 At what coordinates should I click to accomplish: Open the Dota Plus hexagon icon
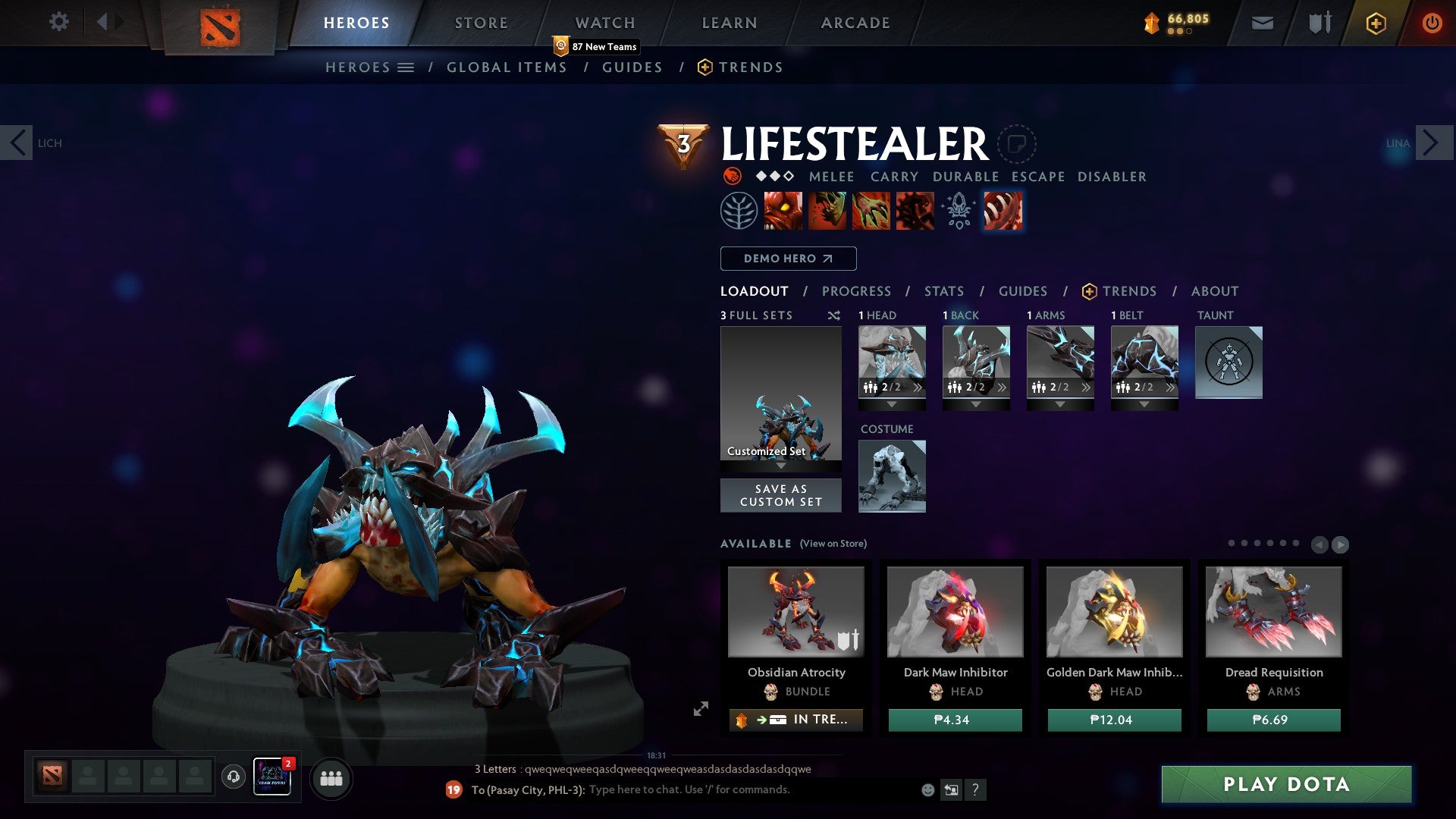[x=1375, y=23]
